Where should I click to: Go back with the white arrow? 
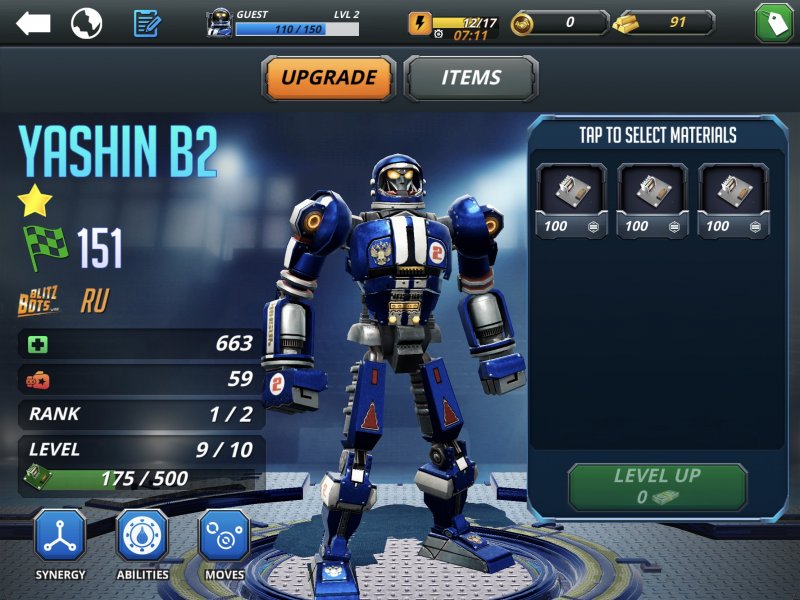click(33, 23)
